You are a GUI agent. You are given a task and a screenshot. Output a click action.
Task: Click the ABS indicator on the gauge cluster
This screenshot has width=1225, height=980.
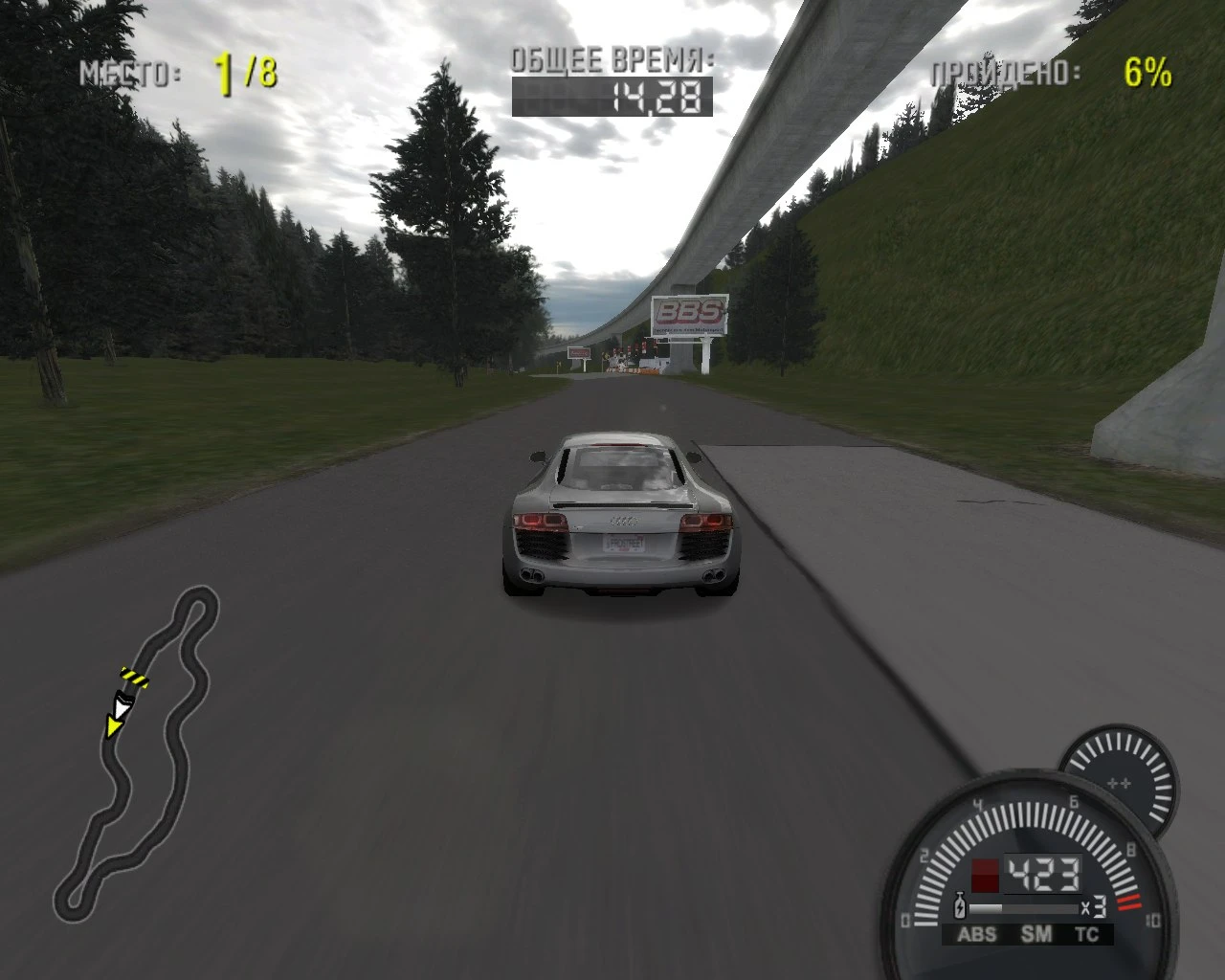click(977, 933)
